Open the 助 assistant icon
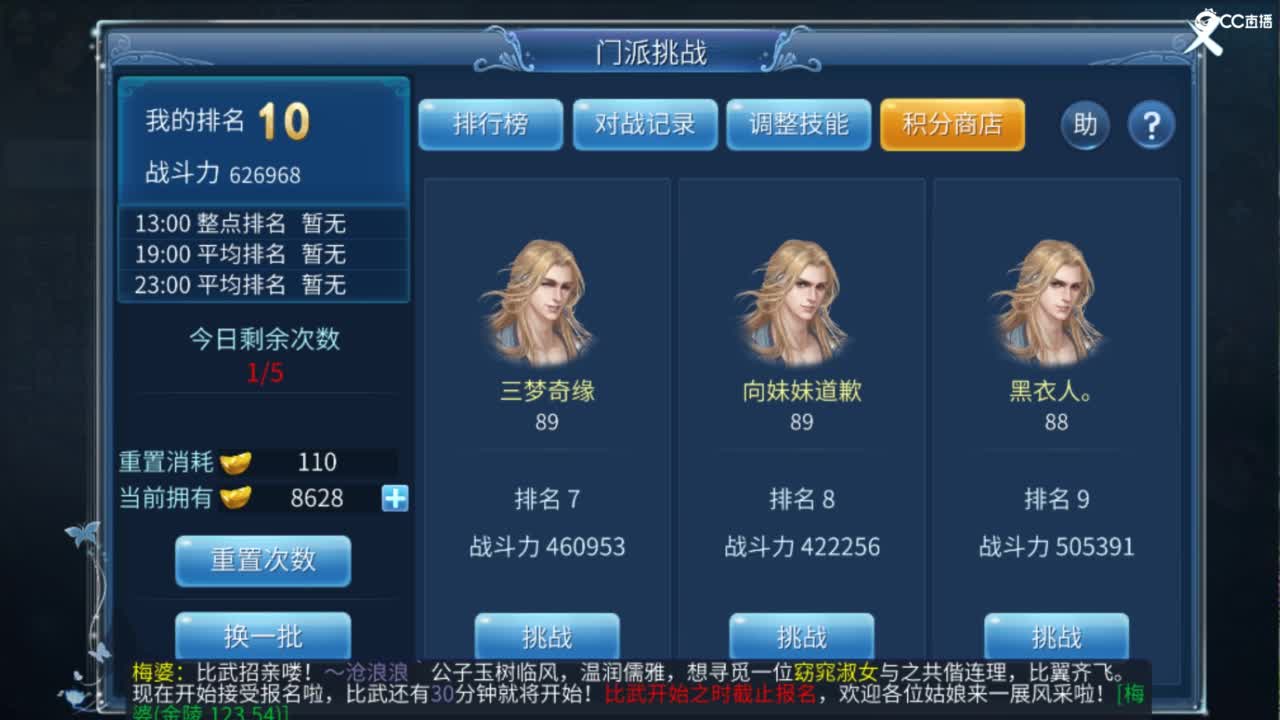Viewport: 1280px width, 720px height. click(1085, 125)
